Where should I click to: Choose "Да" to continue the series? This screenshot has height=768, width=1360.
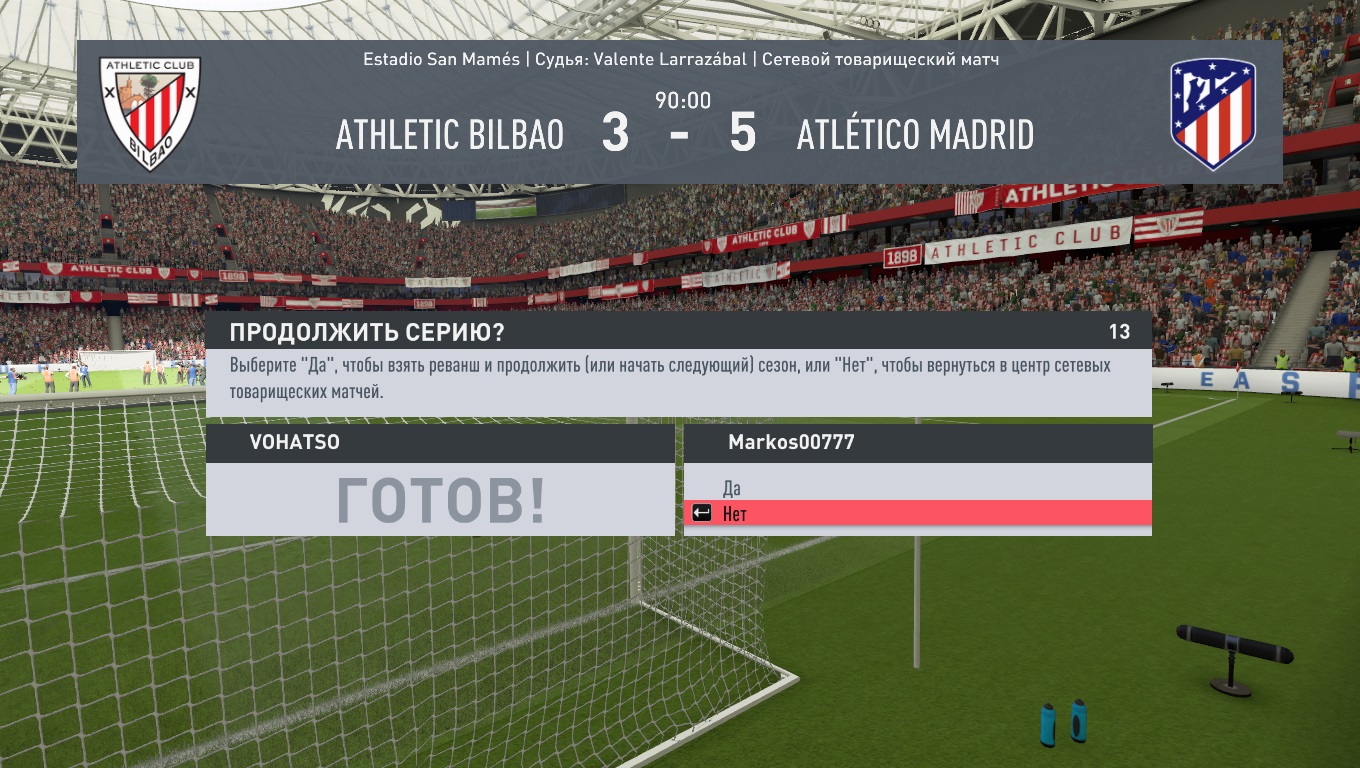[732, 488]
